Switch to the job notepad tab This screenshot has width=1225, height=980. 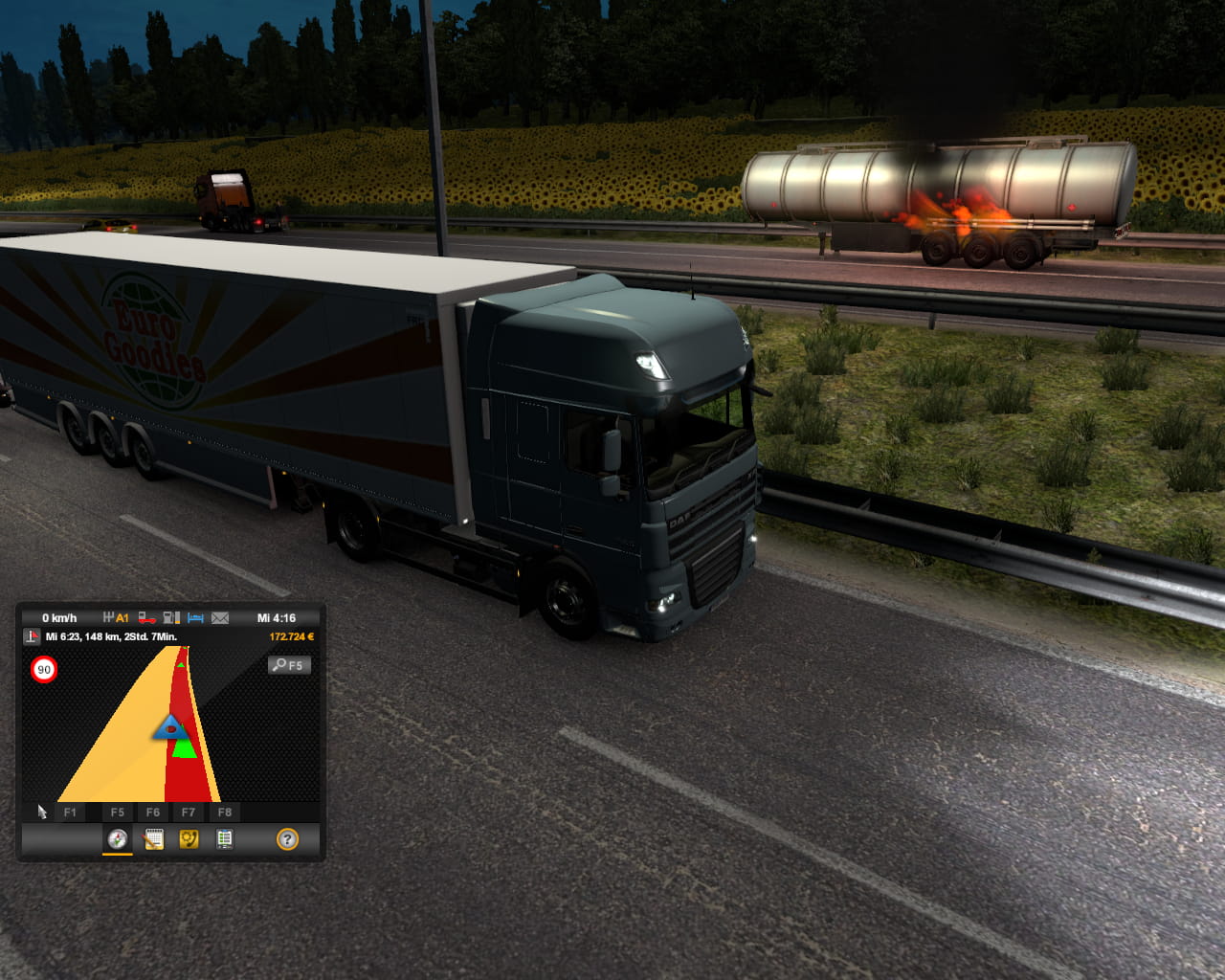[x=153, y=839]
